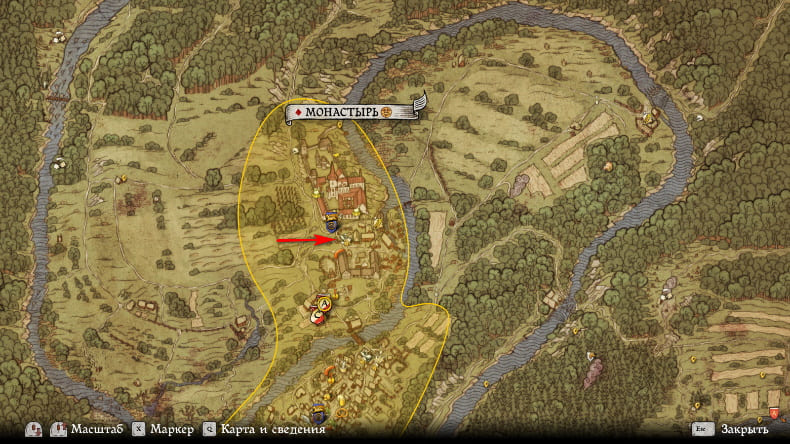
Task: Open the Карта и сведения view
Action: (x=262, y=429)
